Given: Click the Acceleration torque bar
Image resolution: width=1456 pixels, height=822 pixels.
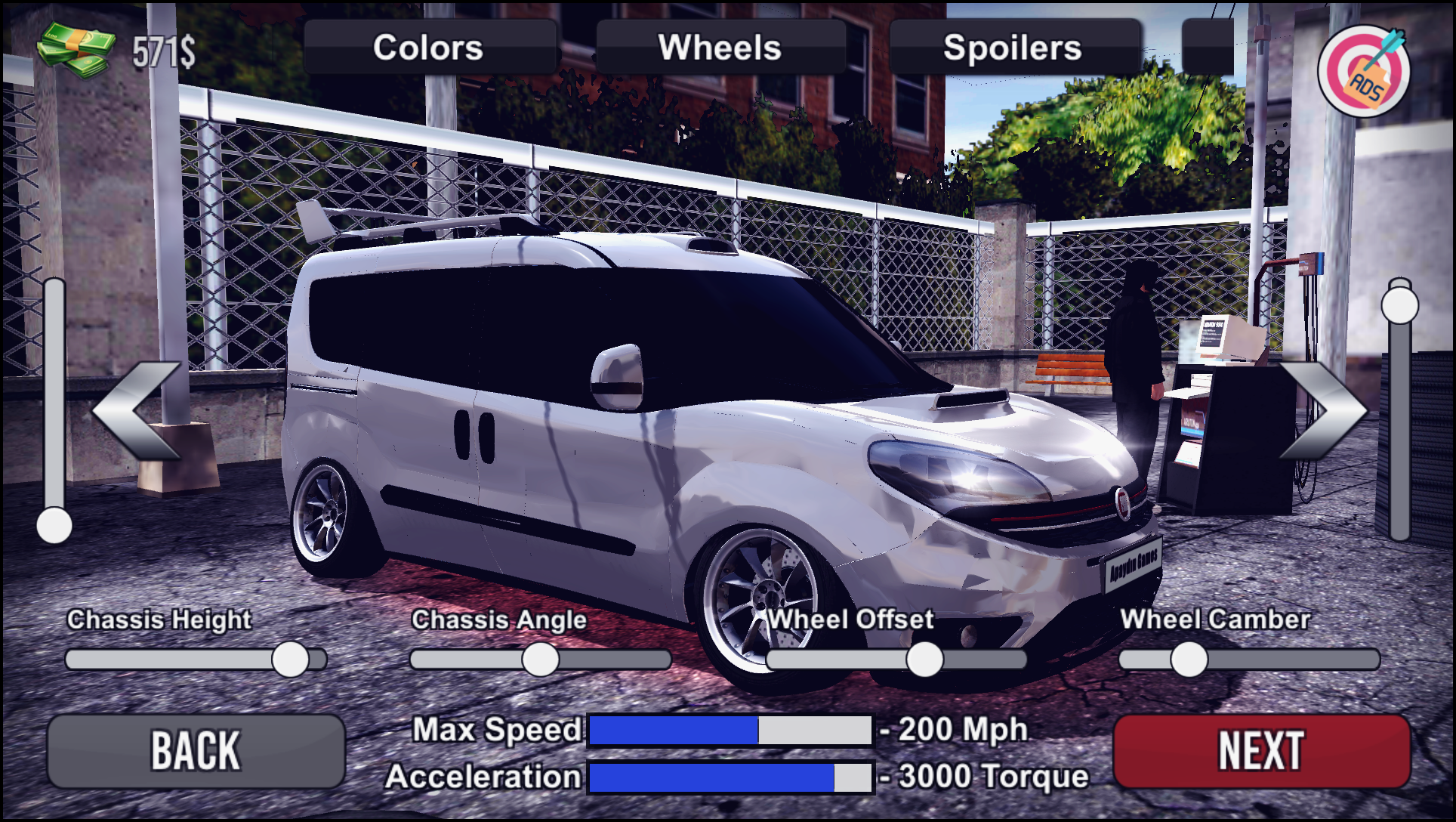Looking at the screenshot, I should pos(729,776).
